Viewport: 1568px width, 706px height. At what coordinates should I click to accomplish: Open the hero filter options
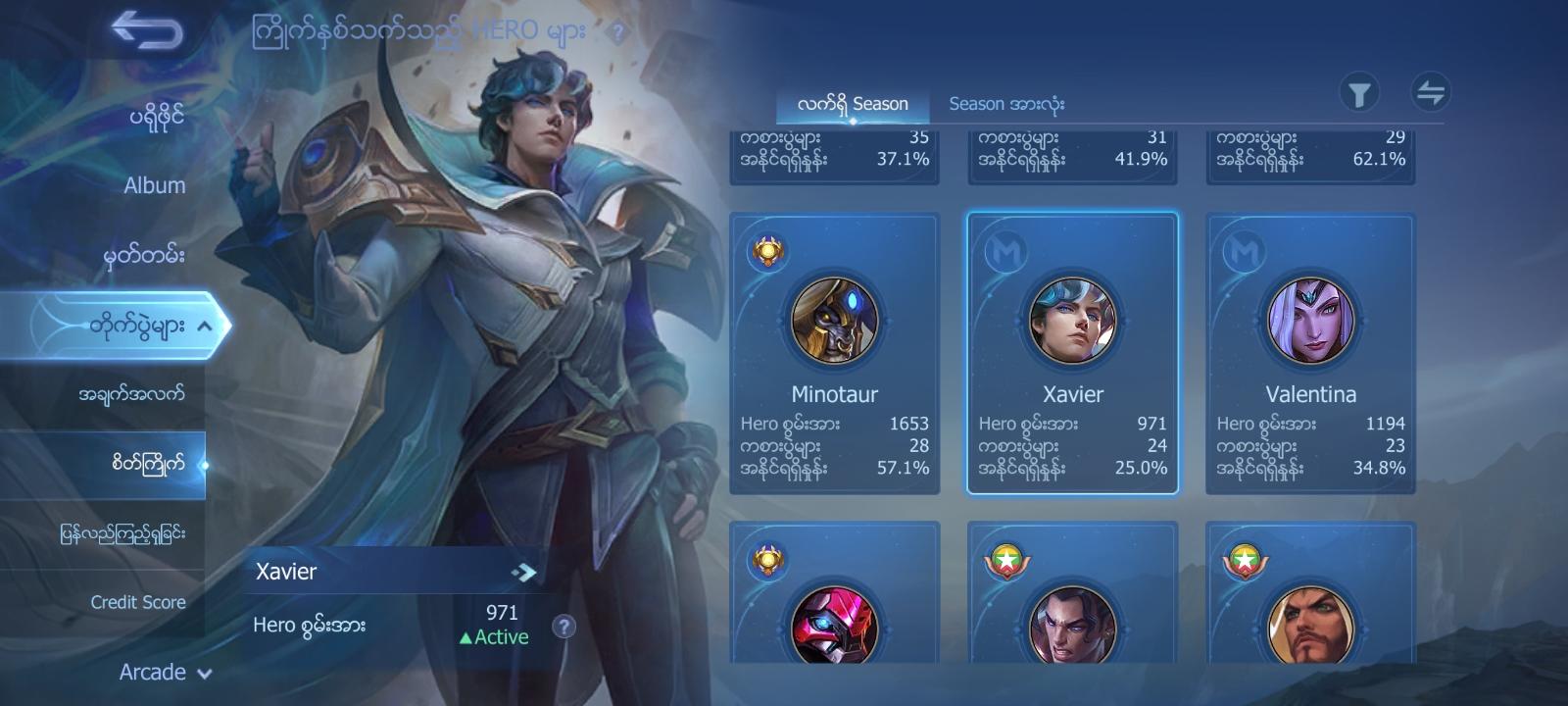pyautogui.click(x=1361, y=93)
